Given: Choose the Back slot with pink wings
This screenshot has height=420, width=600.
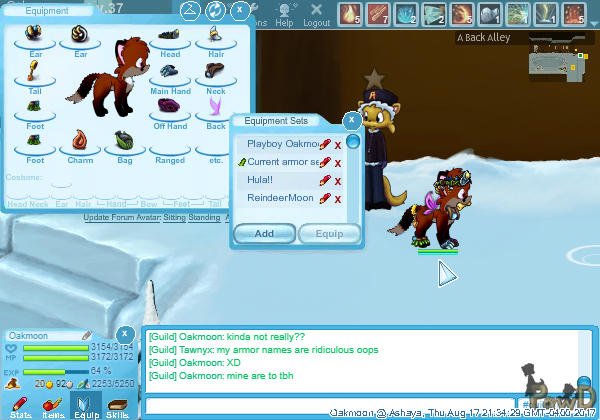Looking at the screenshot, I should coord(215,108).
